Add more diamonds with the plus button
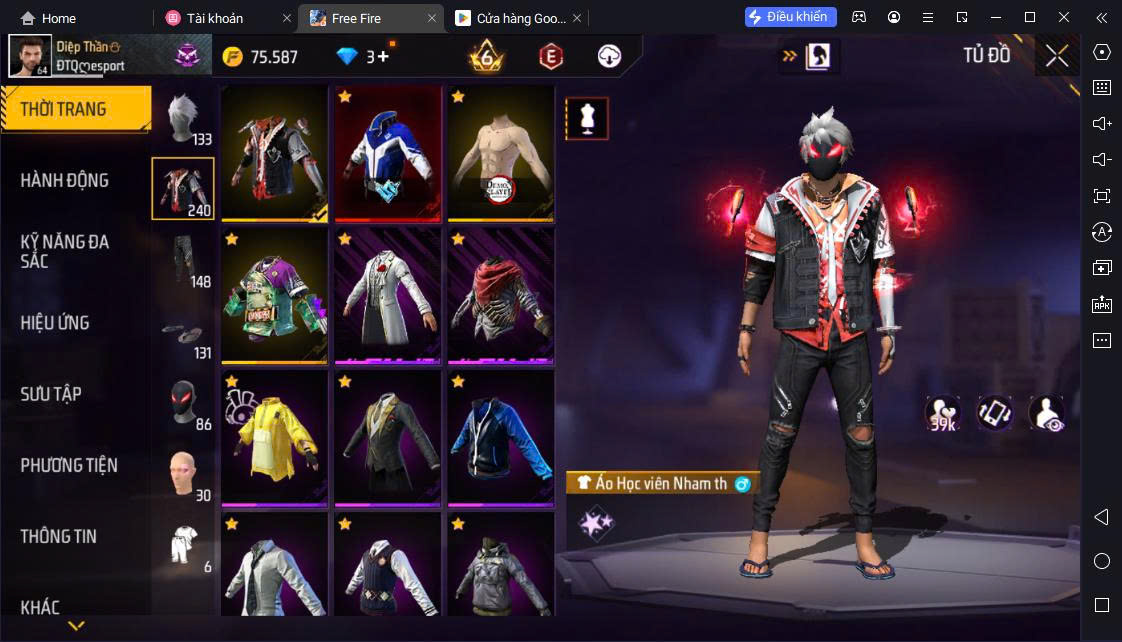Viewport: 1122px width, 642px height. point(383,57)
